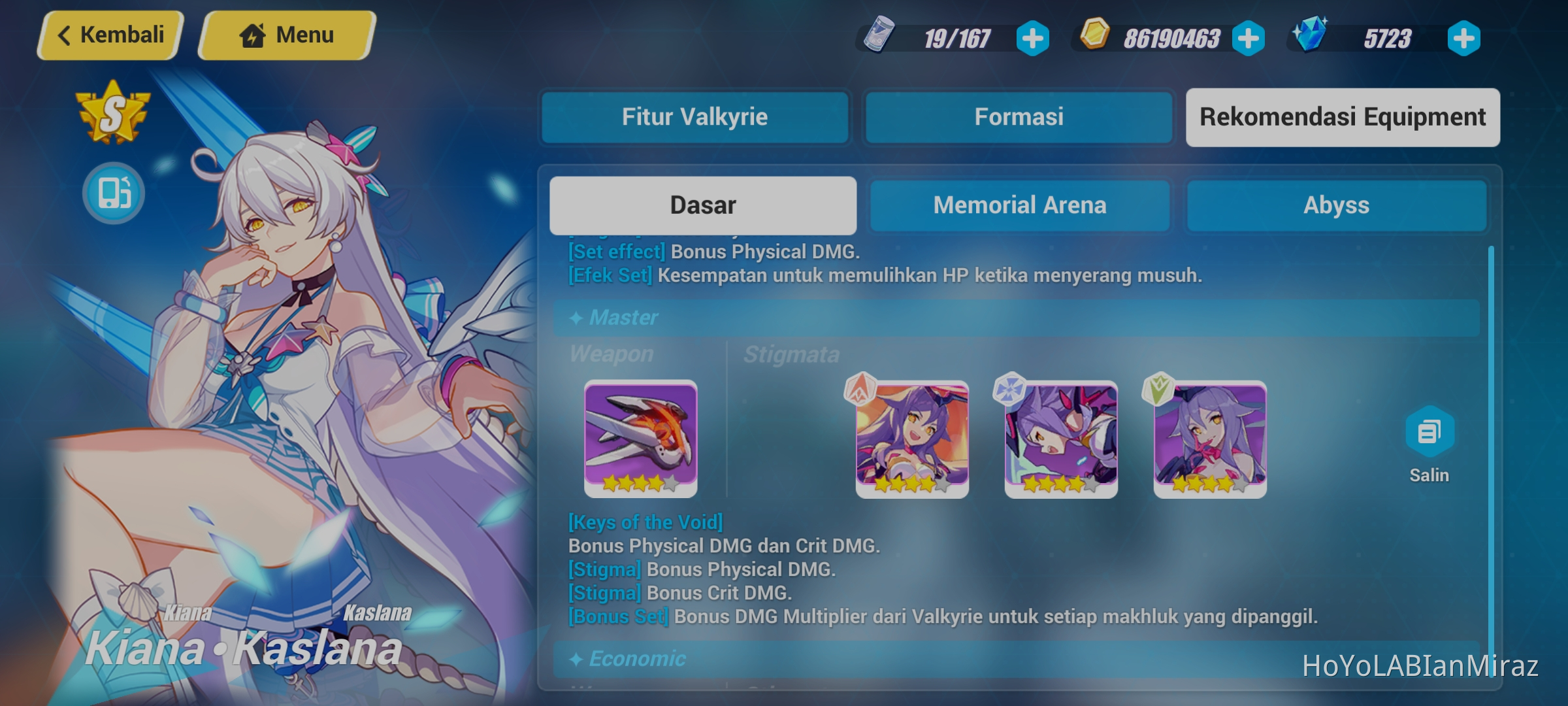Switch to the Formasi tab
The height and width of the screenshot is (706, 1568).
1019,118
